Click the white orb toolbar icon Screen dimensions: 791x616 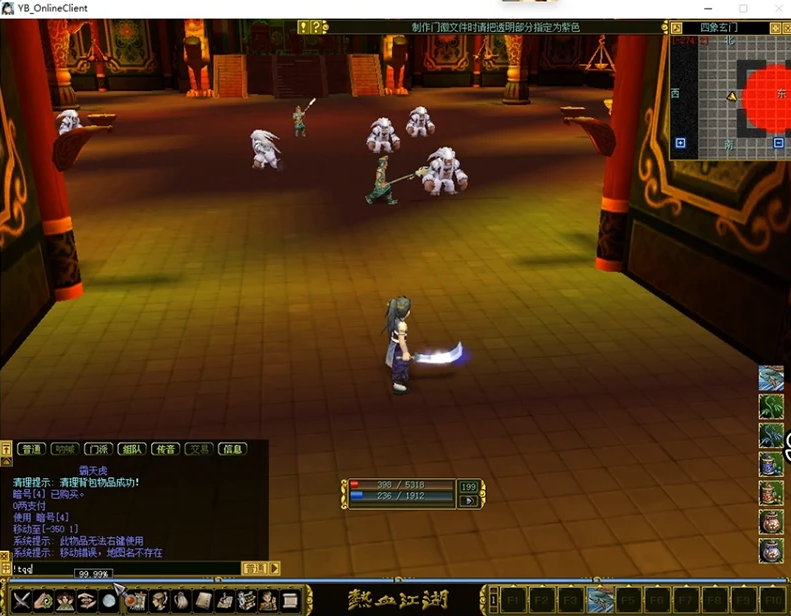tap(109, 601)
